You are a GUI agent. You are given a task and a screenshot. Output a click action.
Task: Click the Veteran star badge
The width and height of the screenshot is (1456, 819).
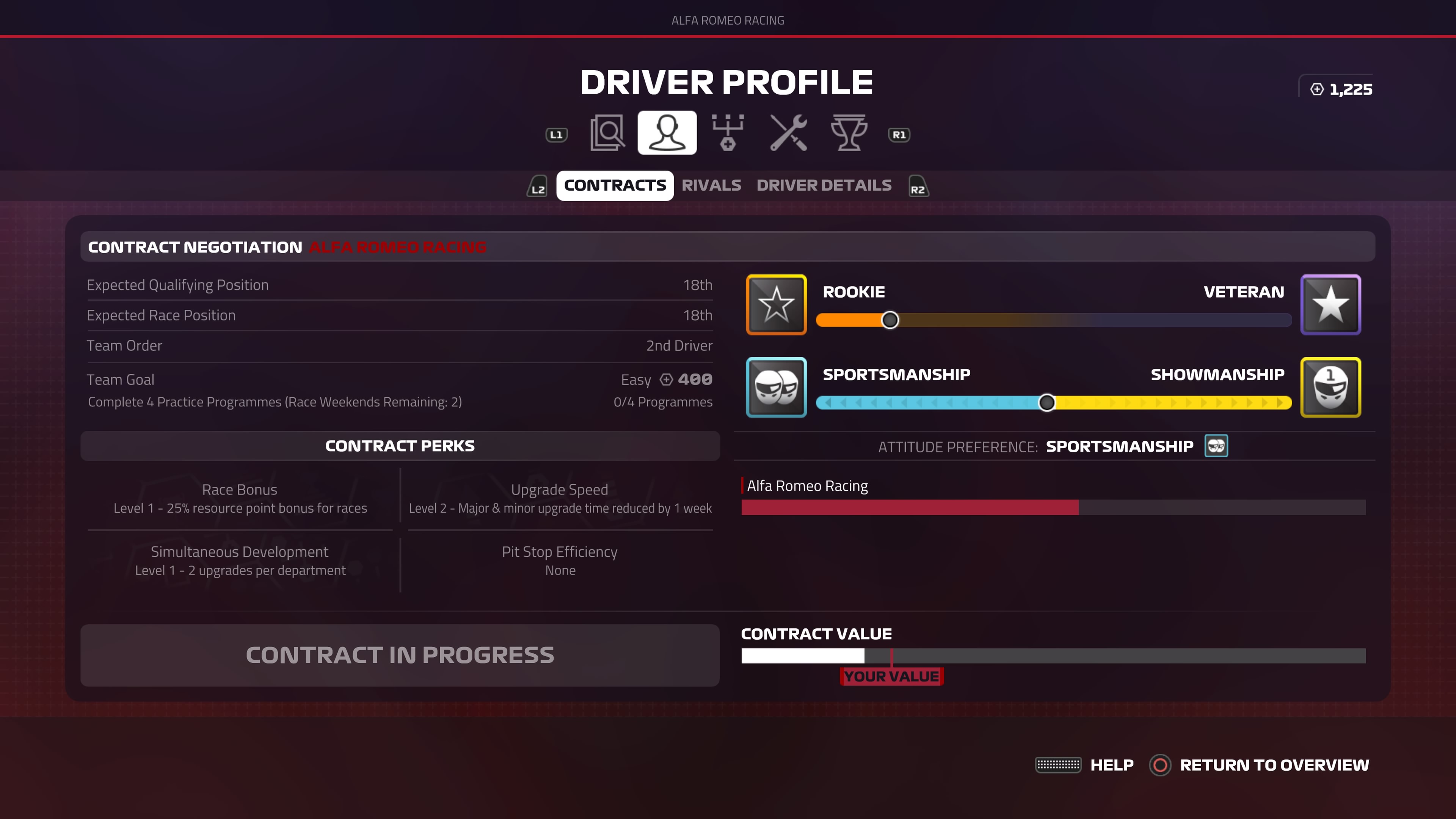click(1330, 304)
